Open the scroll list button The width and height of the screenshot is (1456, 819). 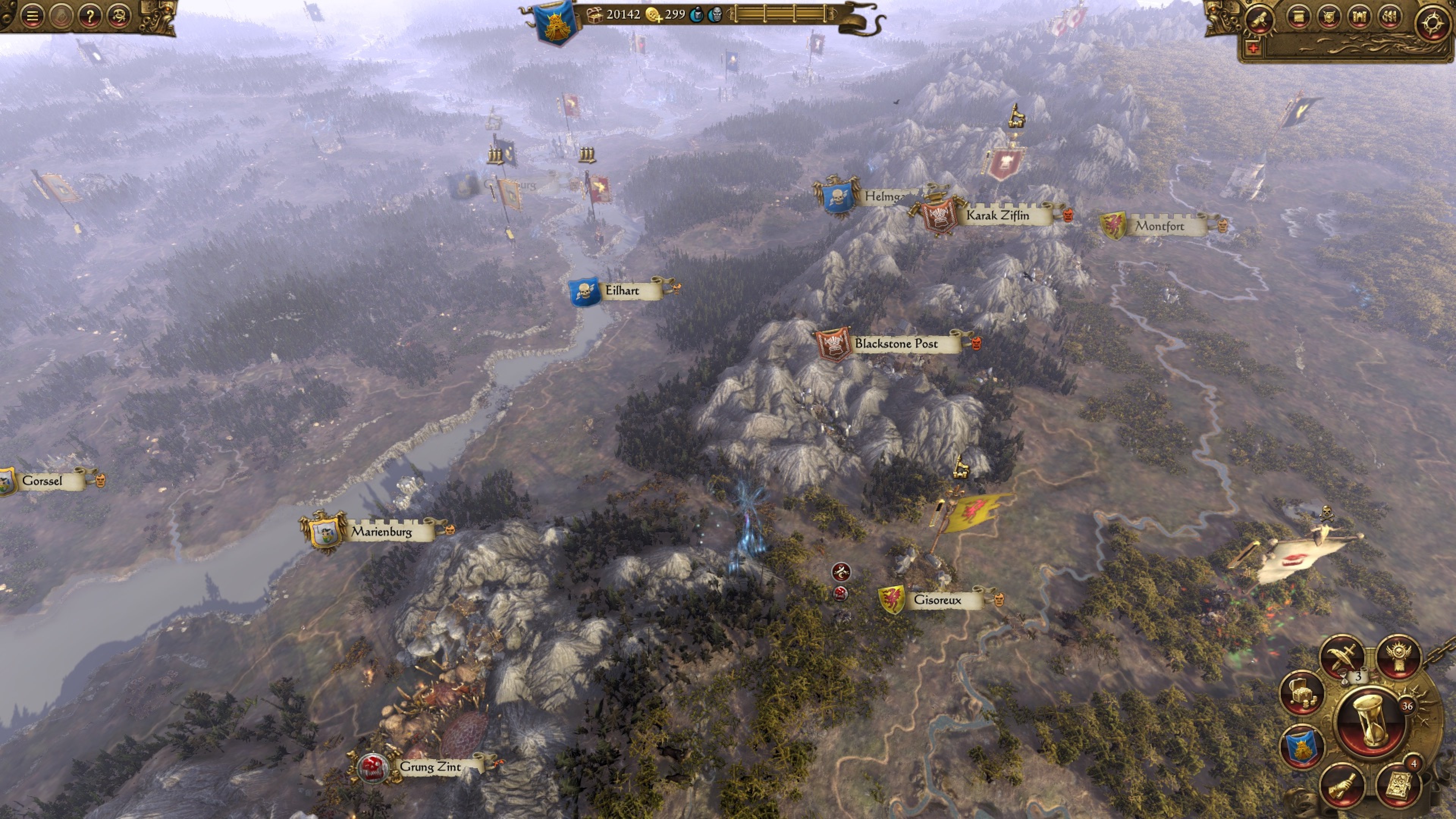point(1298,17)
